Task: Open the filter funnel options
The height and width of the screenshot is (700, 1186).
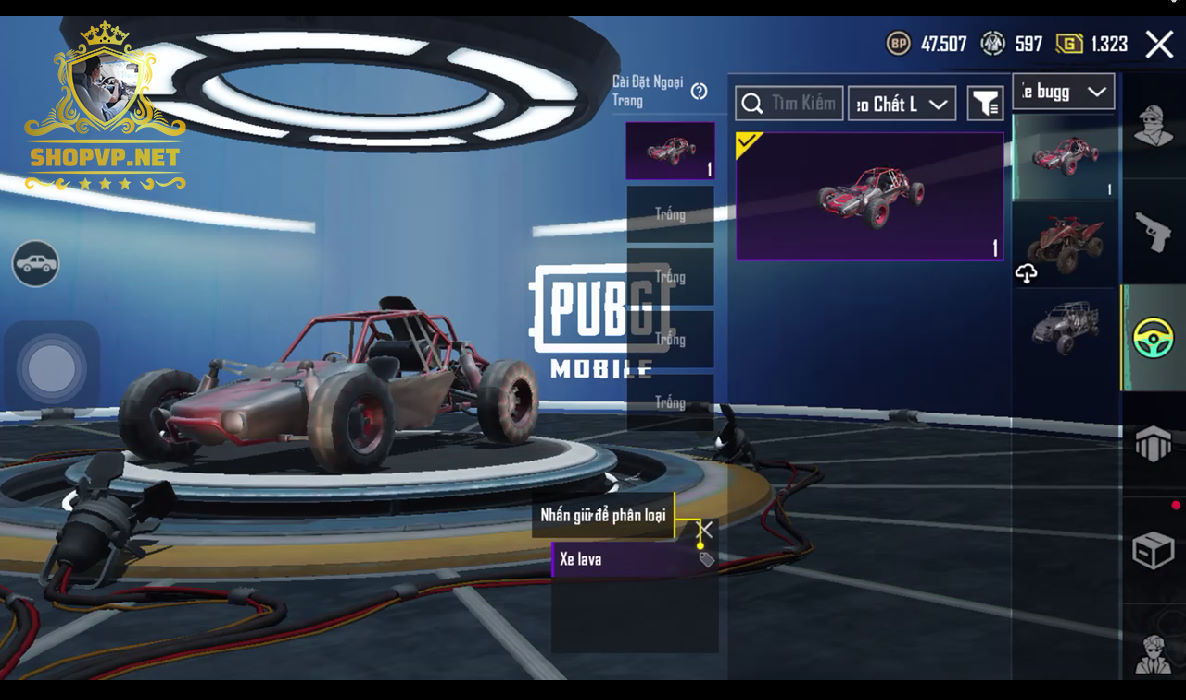Action: pos(985,103)
